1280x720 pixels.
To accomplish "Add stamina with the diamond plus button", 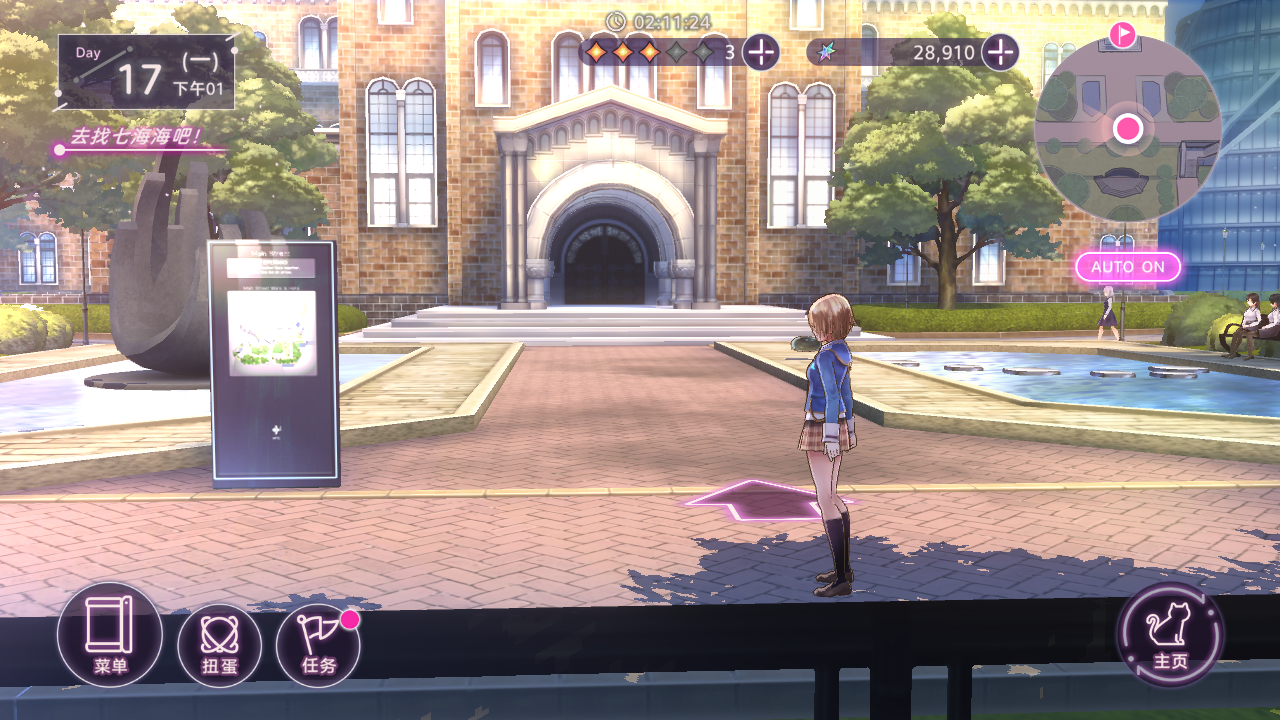I will [761, 52].
